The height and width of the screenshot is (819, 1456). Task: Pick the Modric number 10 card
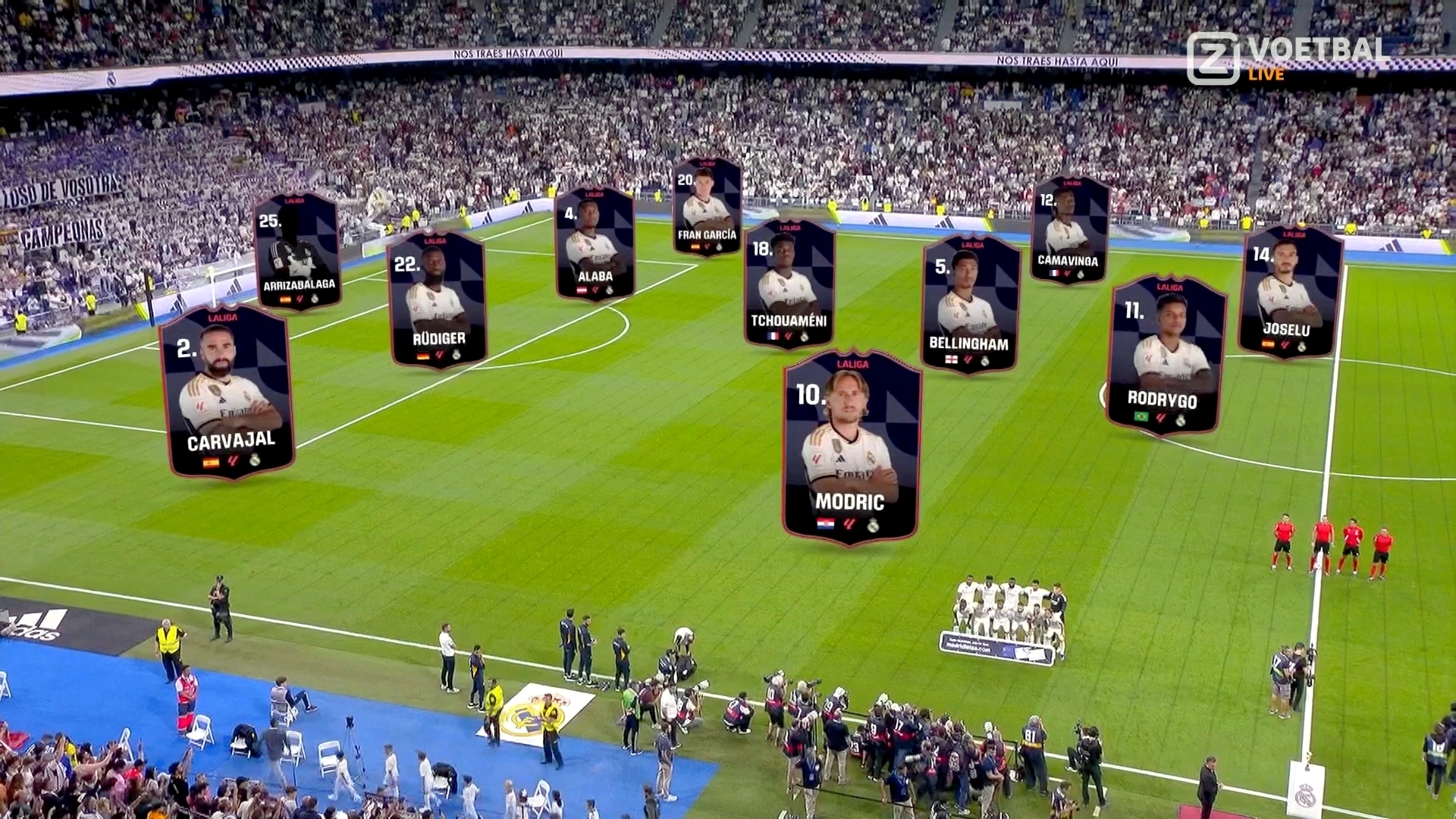click(x=851, y=447)
